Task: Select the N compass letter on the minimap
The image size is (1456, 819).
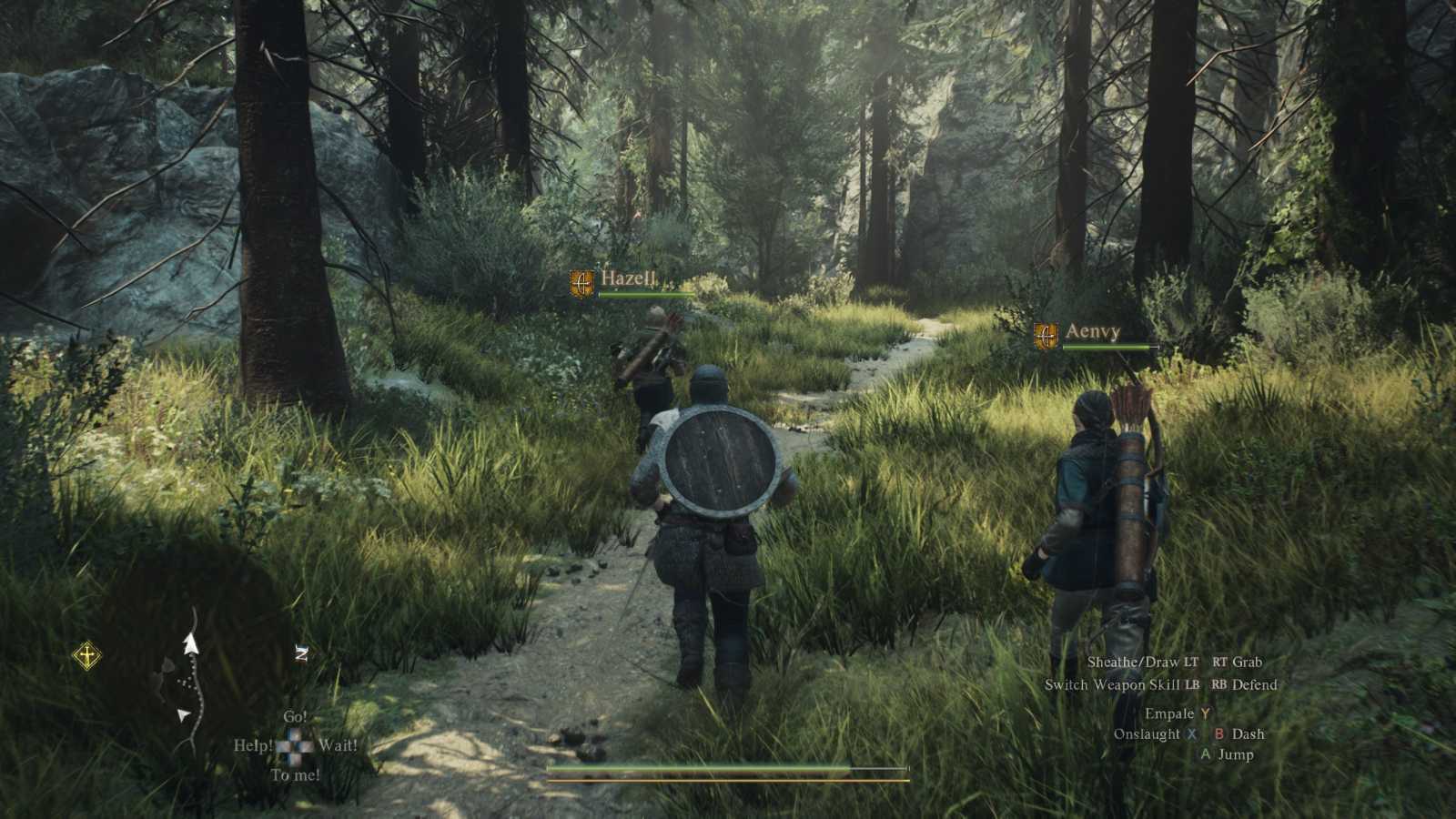Action: click(301, 654)
